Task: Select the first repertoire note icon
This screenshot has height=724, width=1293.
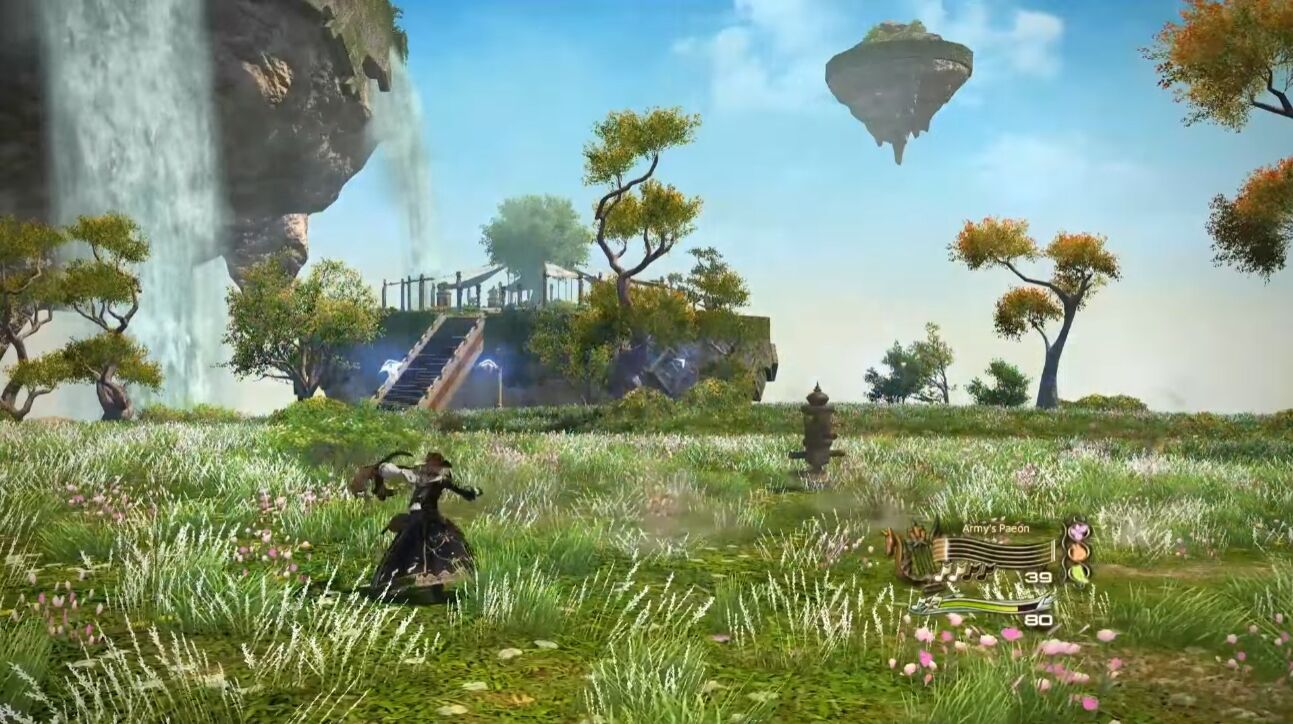Action: click(942, 573)
